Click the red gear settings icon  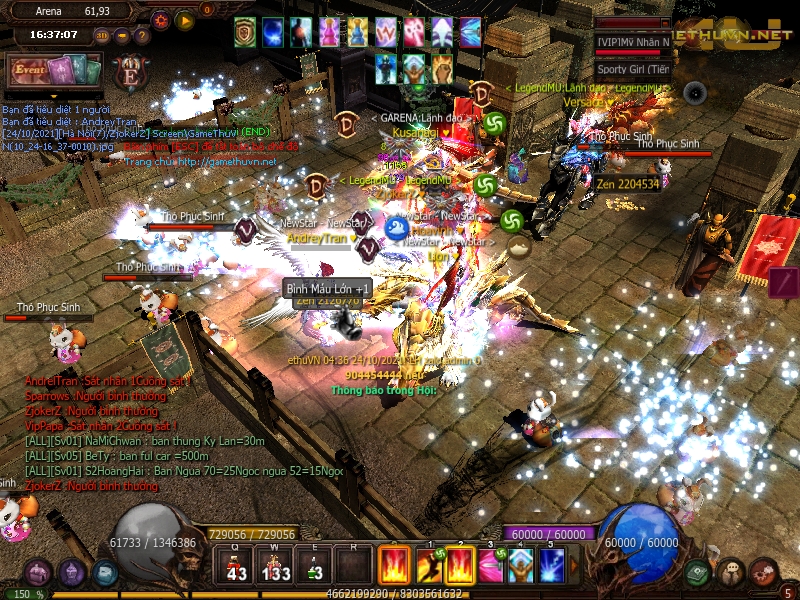tap(161, 19)
